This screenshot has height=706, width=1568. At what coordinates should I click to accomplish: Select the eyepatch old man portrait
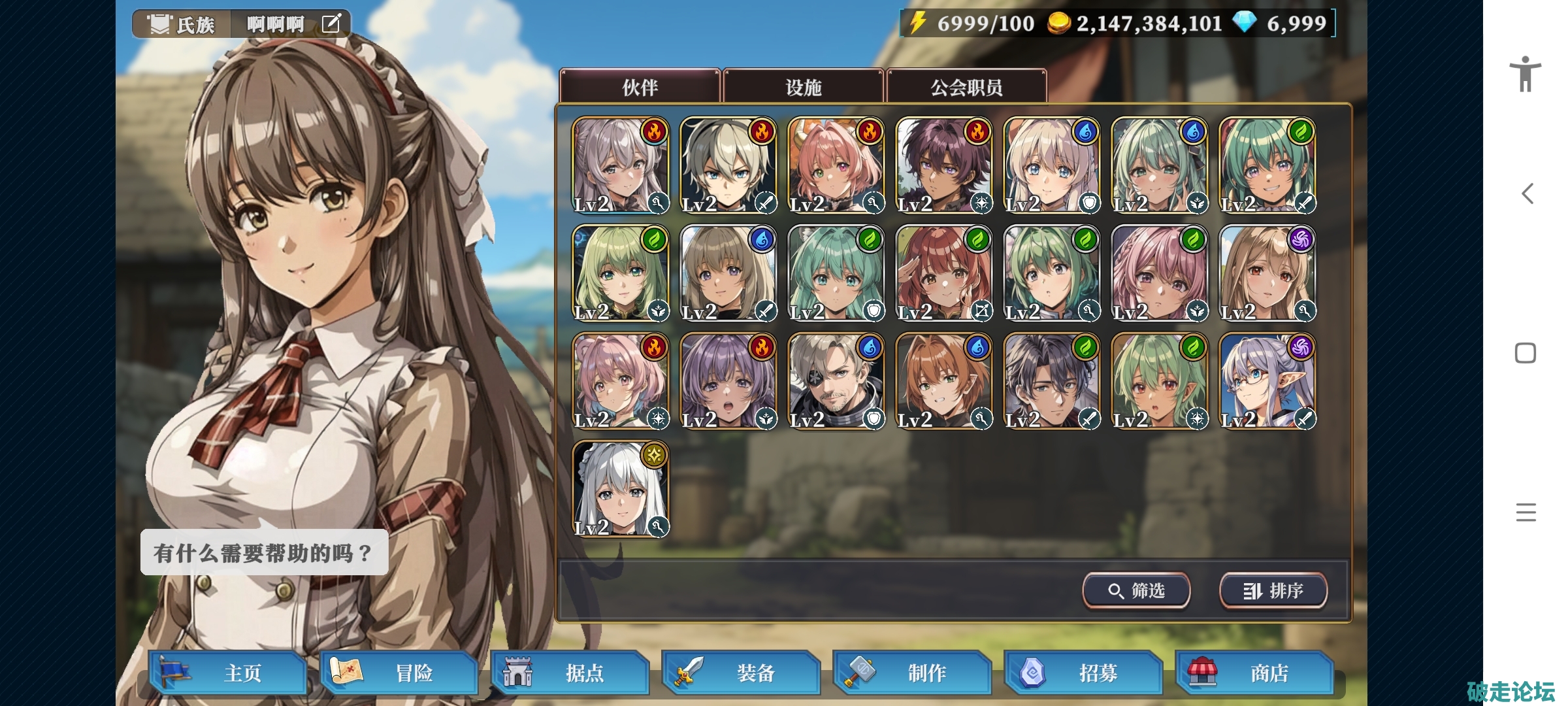click(836, 381)
